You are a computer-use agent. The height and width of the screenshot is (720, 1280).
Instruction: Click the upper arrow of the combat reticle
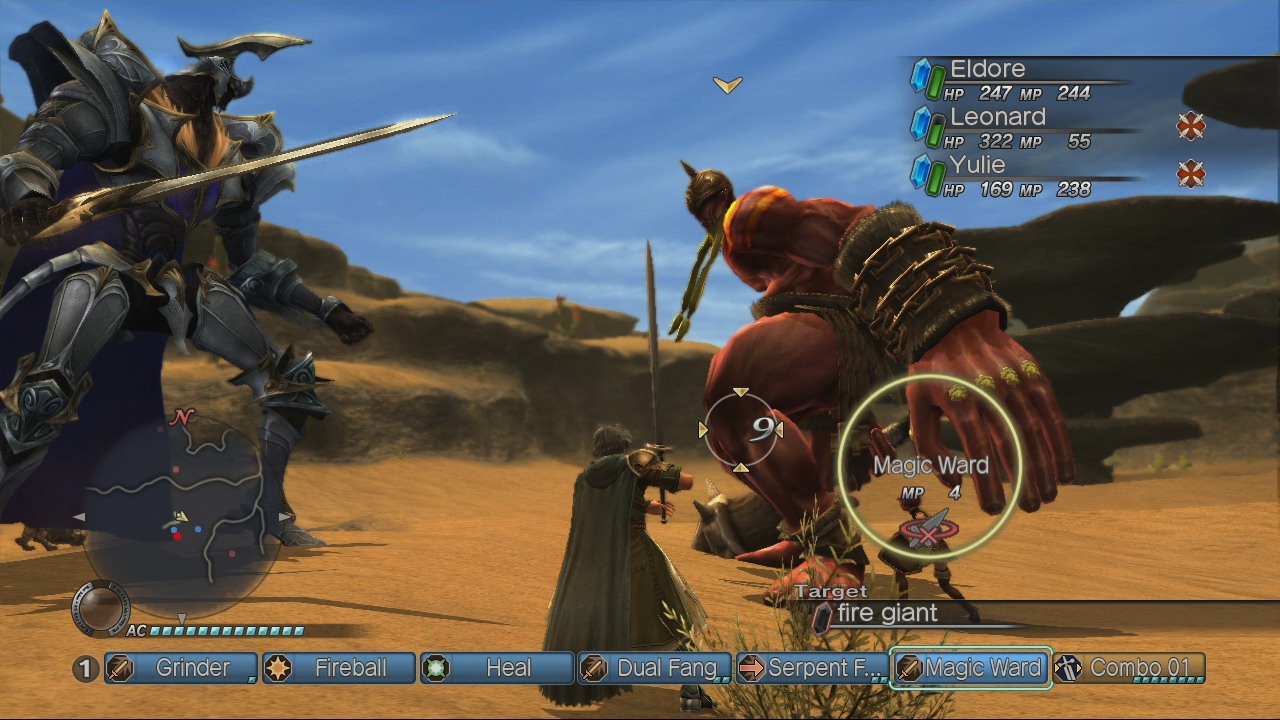[740, 392]
